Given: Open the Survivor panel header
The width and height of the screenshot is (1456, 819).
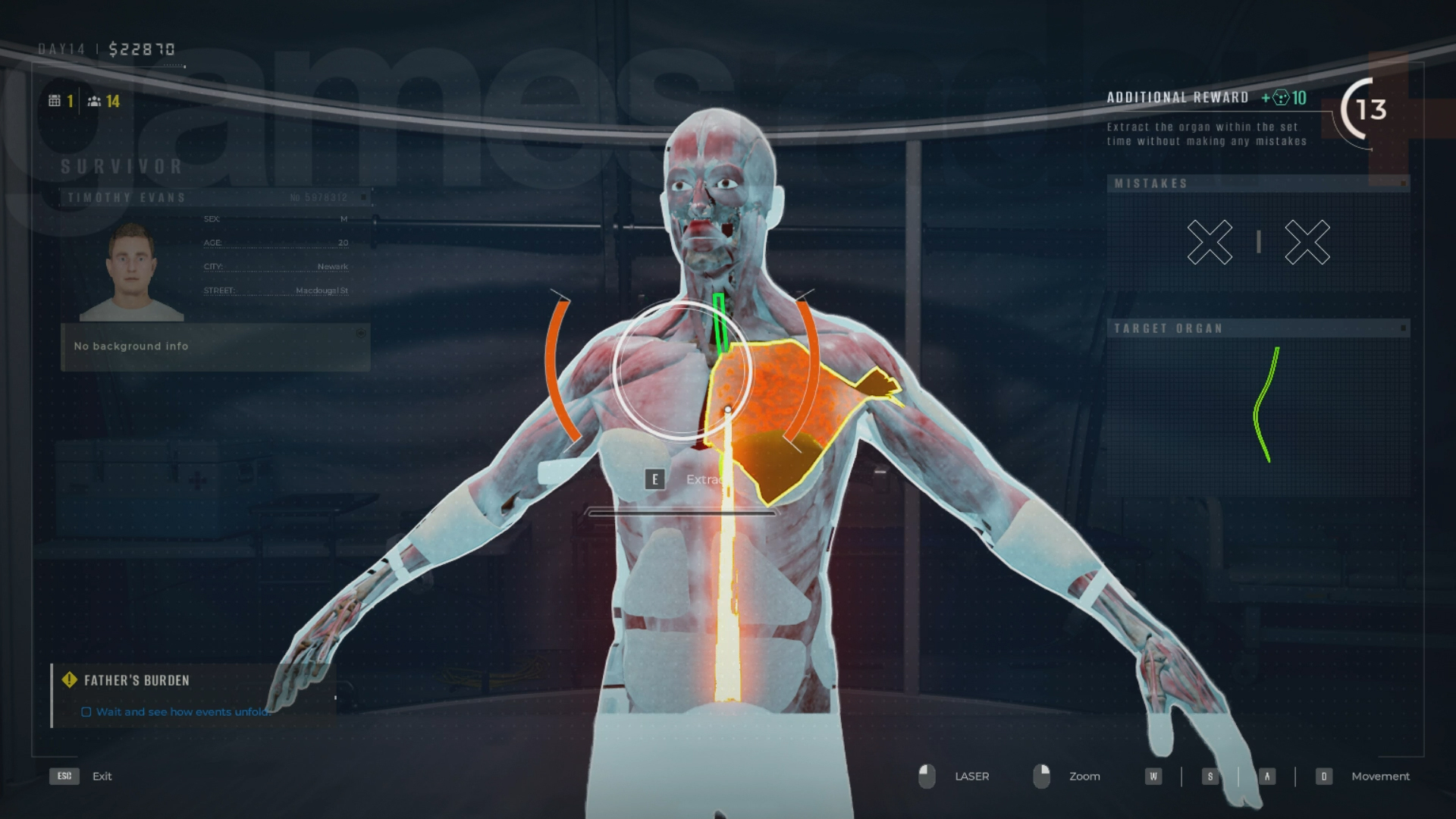Looking at the screenshot, I should [121, 166].
